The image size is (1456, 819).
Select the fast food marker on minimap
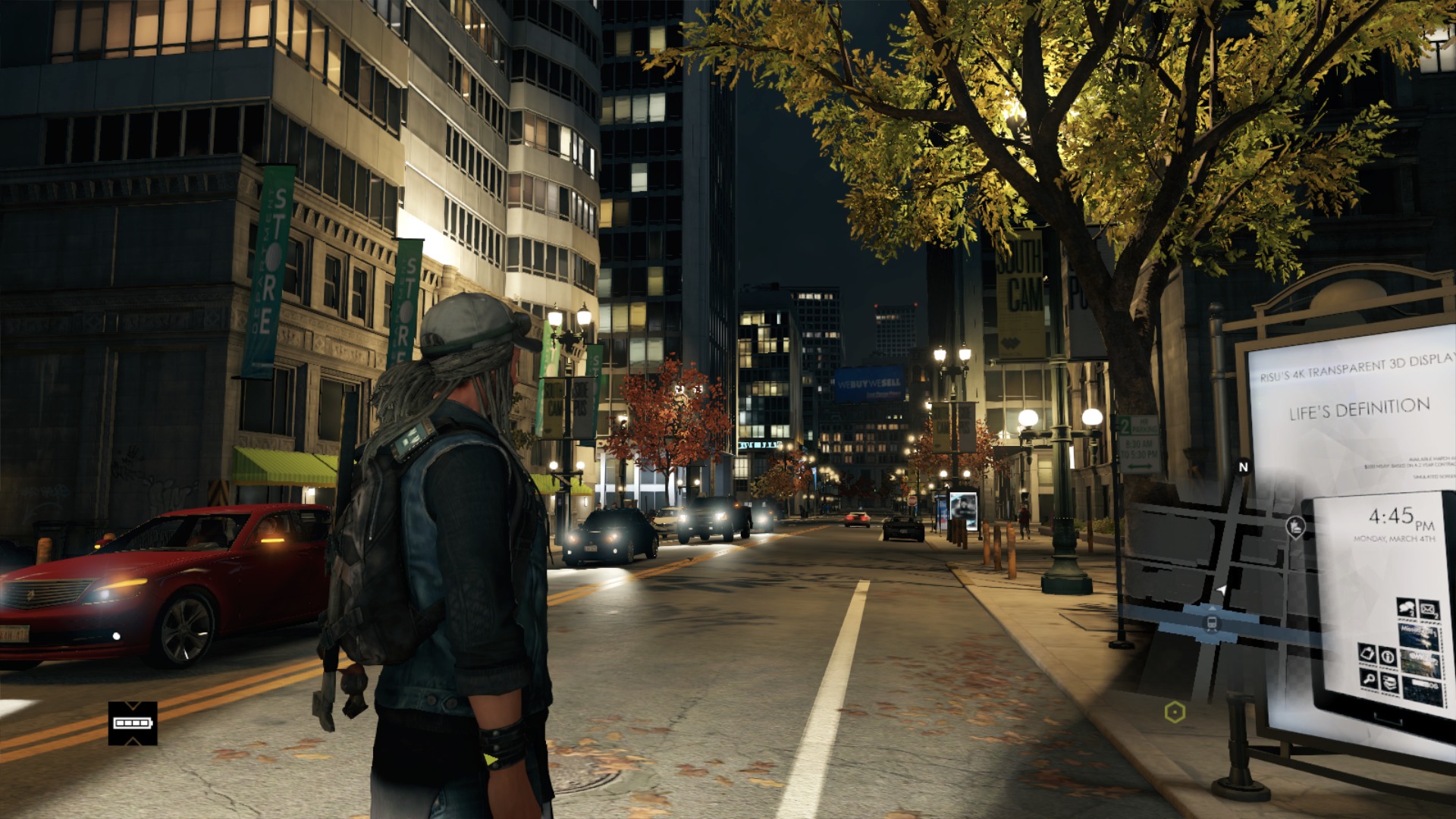coord(1295,526)
